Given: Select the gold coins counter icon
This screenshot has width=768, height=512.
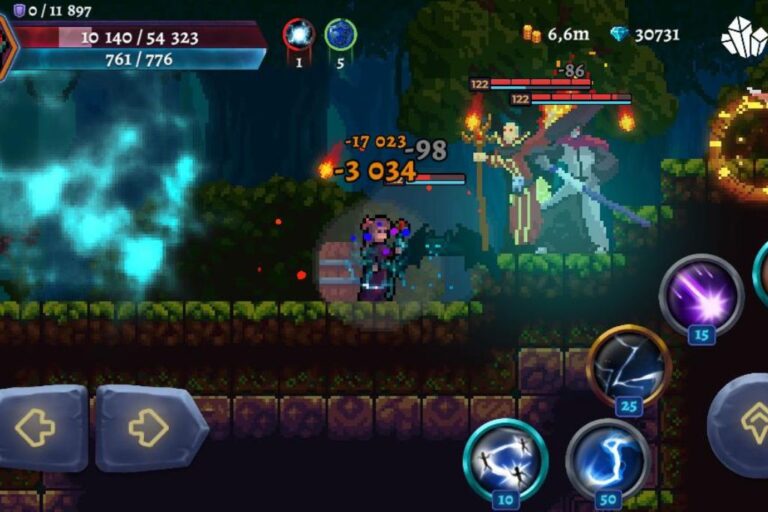Looking at the screenshot, I should click(x=531, y=34).
